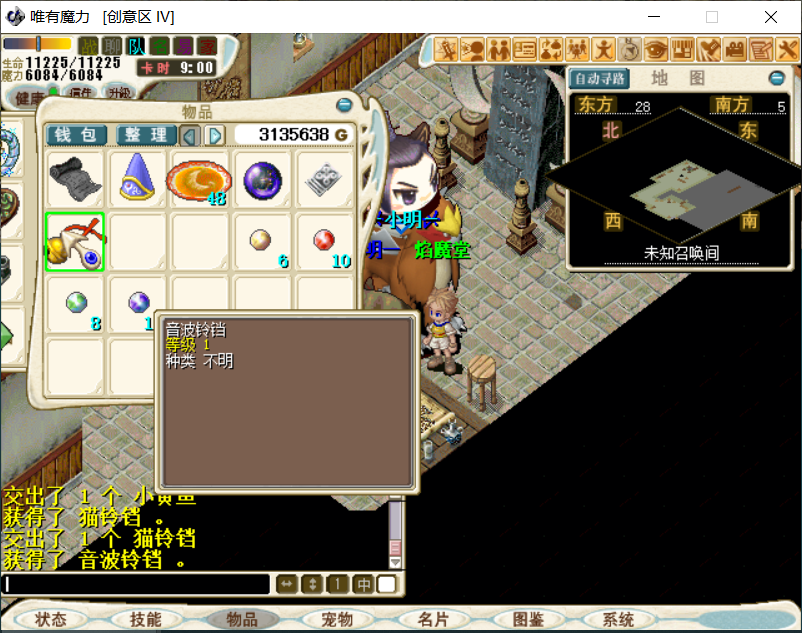Minimize the 地图 map panel
This screenshot has width=802, height=633.
pyautogui.click(x=777, y=78)
